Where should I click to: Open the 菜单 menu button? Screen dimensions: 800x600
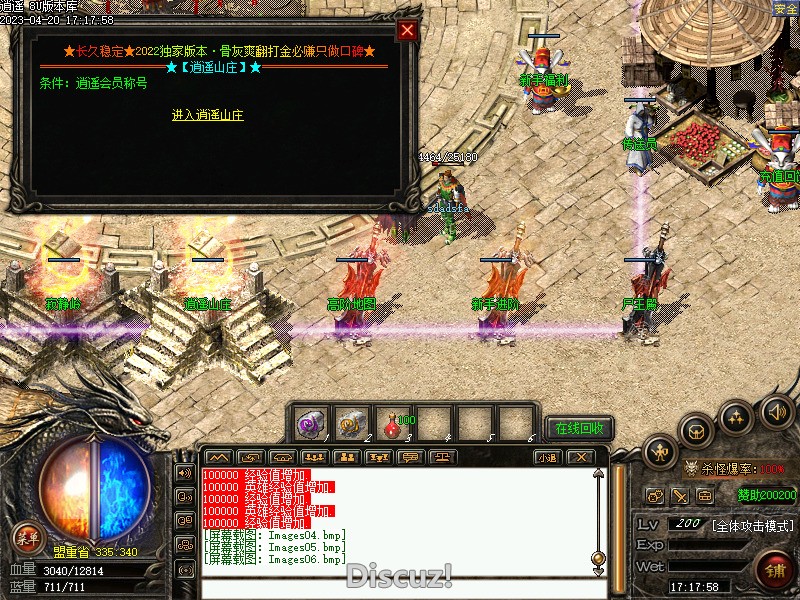click(28, 539)
